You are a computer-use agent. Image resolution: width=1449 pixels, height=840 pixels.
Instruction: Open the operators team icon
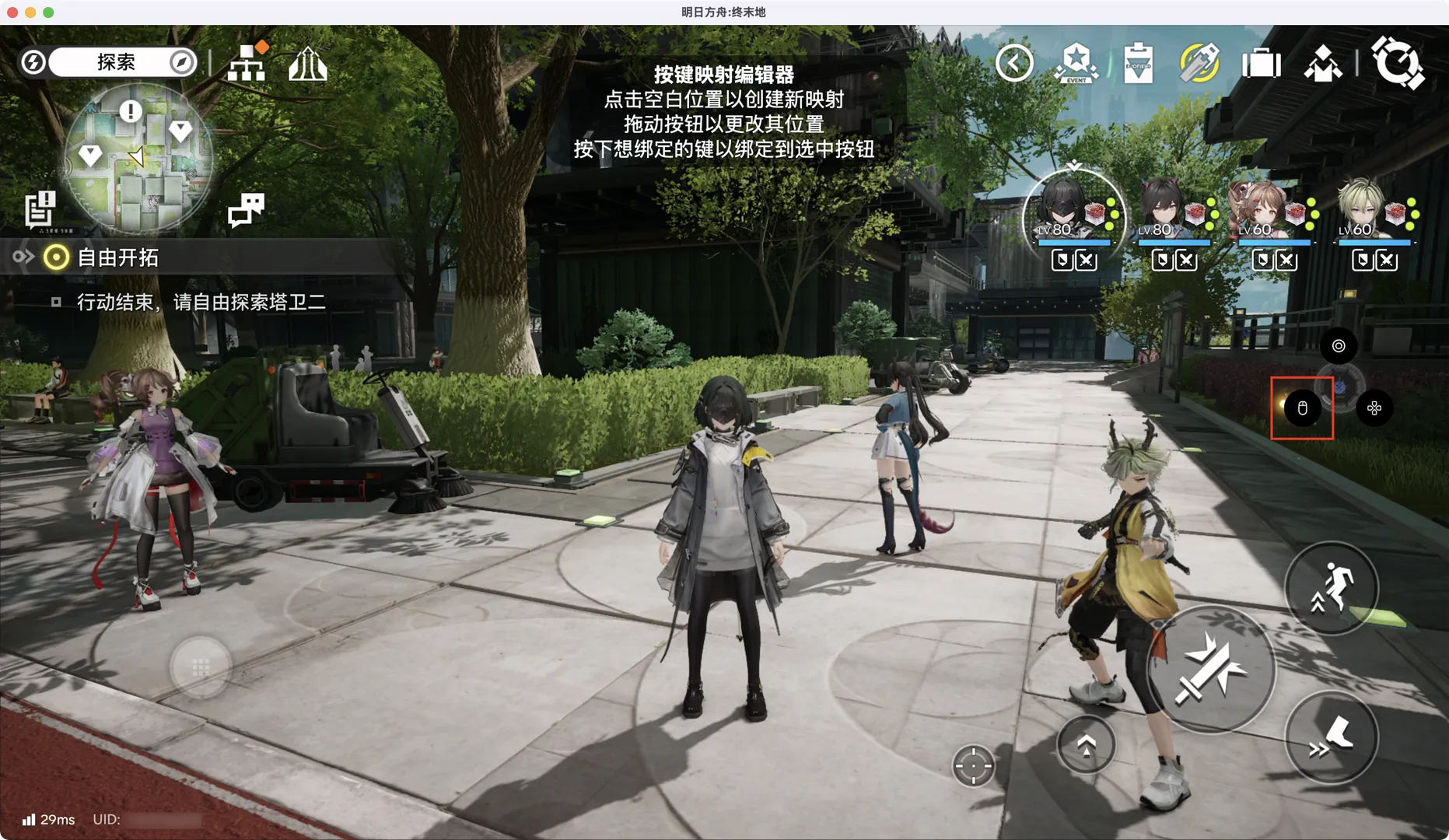[x=1322, y=63]
